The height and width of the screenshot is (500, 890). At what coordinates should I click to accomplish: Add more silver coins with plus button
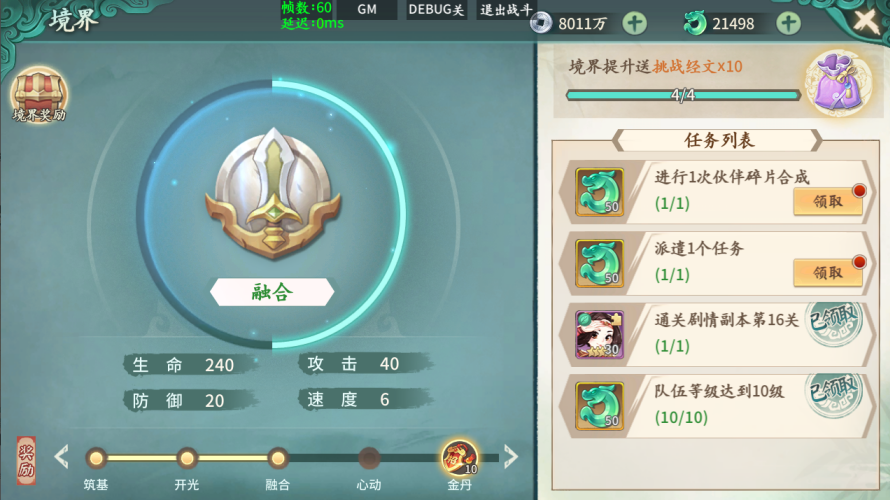[x=634, y=23]
